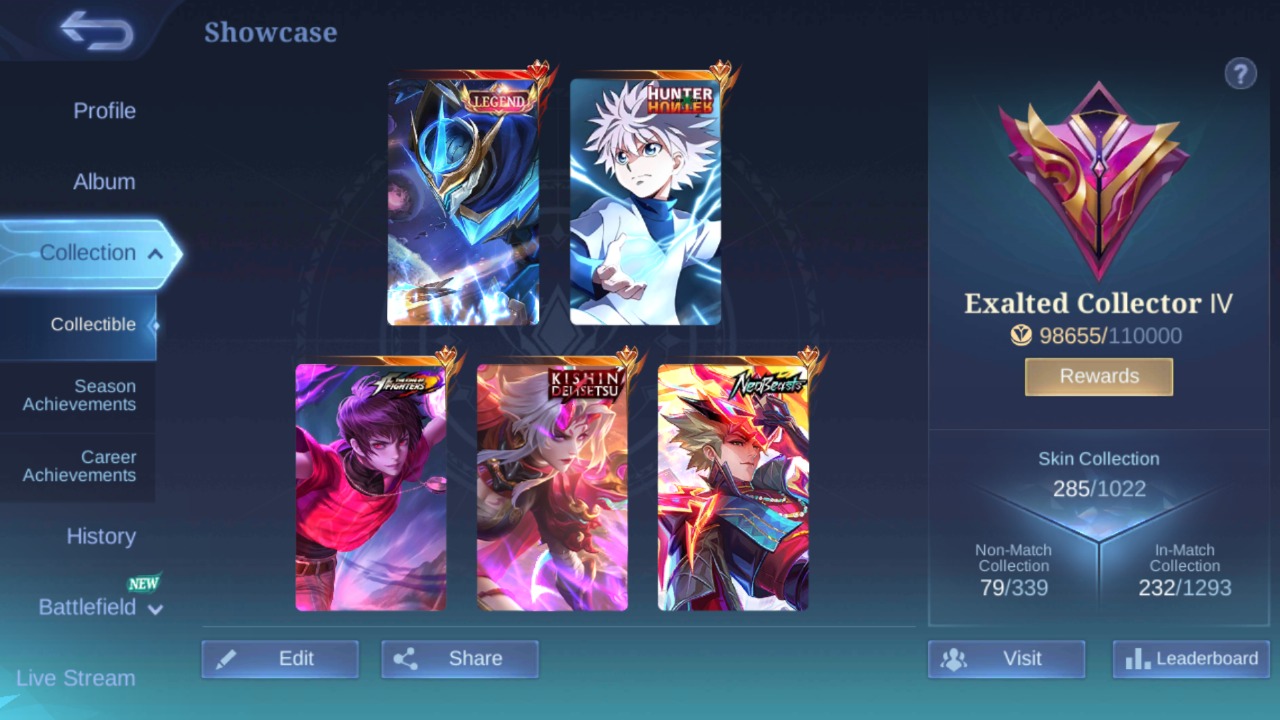Click the History sidebar entry

[x=101, y=537]
